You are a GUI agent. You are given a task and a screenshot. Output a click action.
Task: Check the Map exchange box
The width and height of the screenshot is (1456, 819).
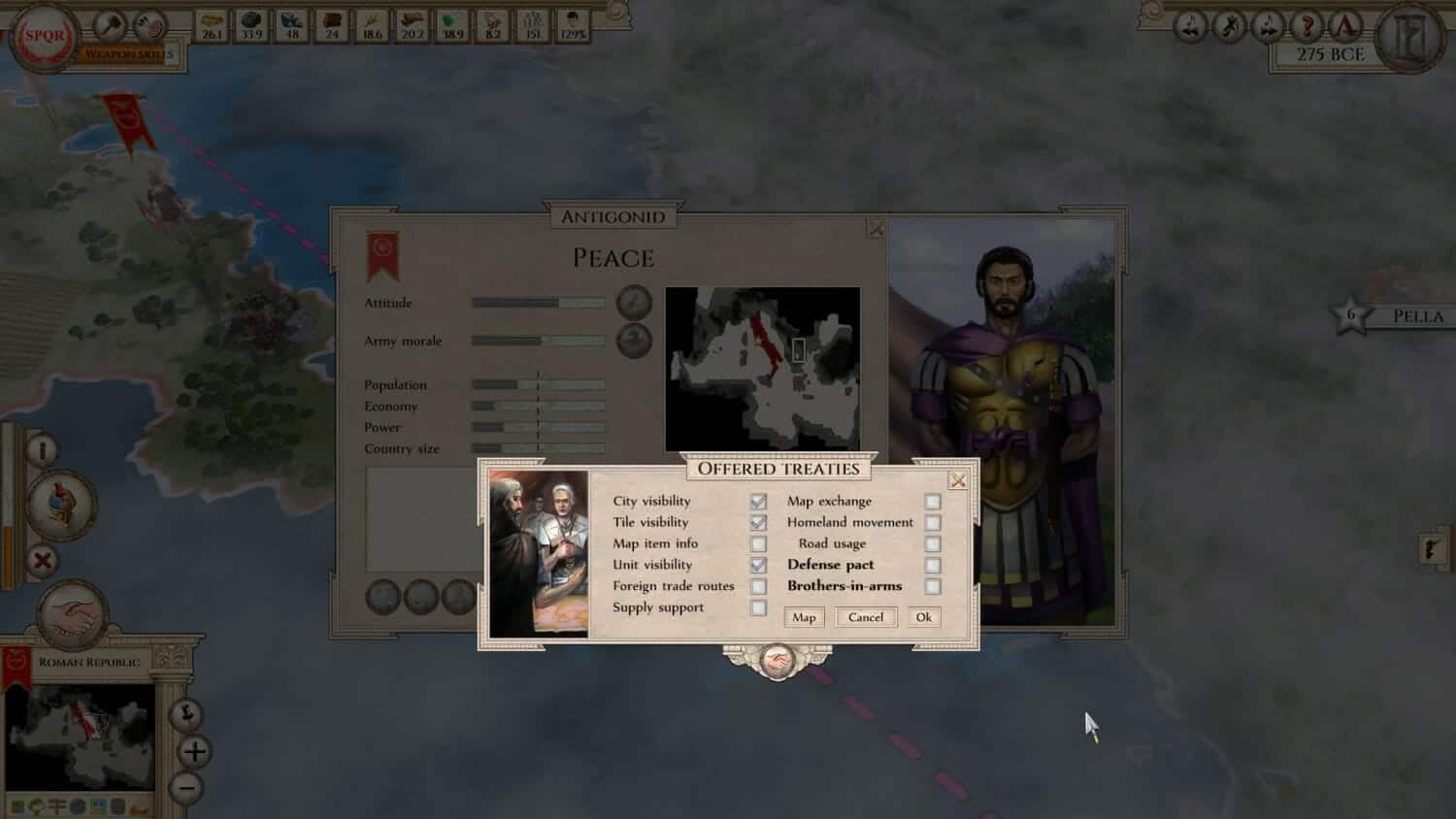(x=934, y=501)
